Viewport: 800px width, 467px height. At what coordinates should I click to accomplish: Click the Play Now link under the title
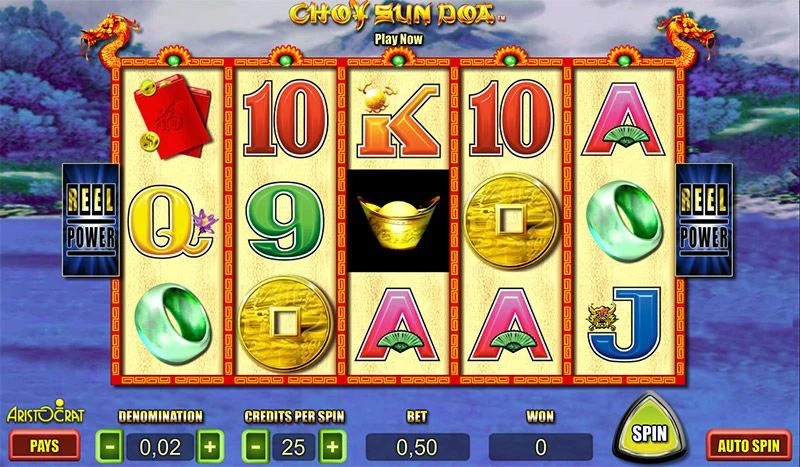pos(399,37)
